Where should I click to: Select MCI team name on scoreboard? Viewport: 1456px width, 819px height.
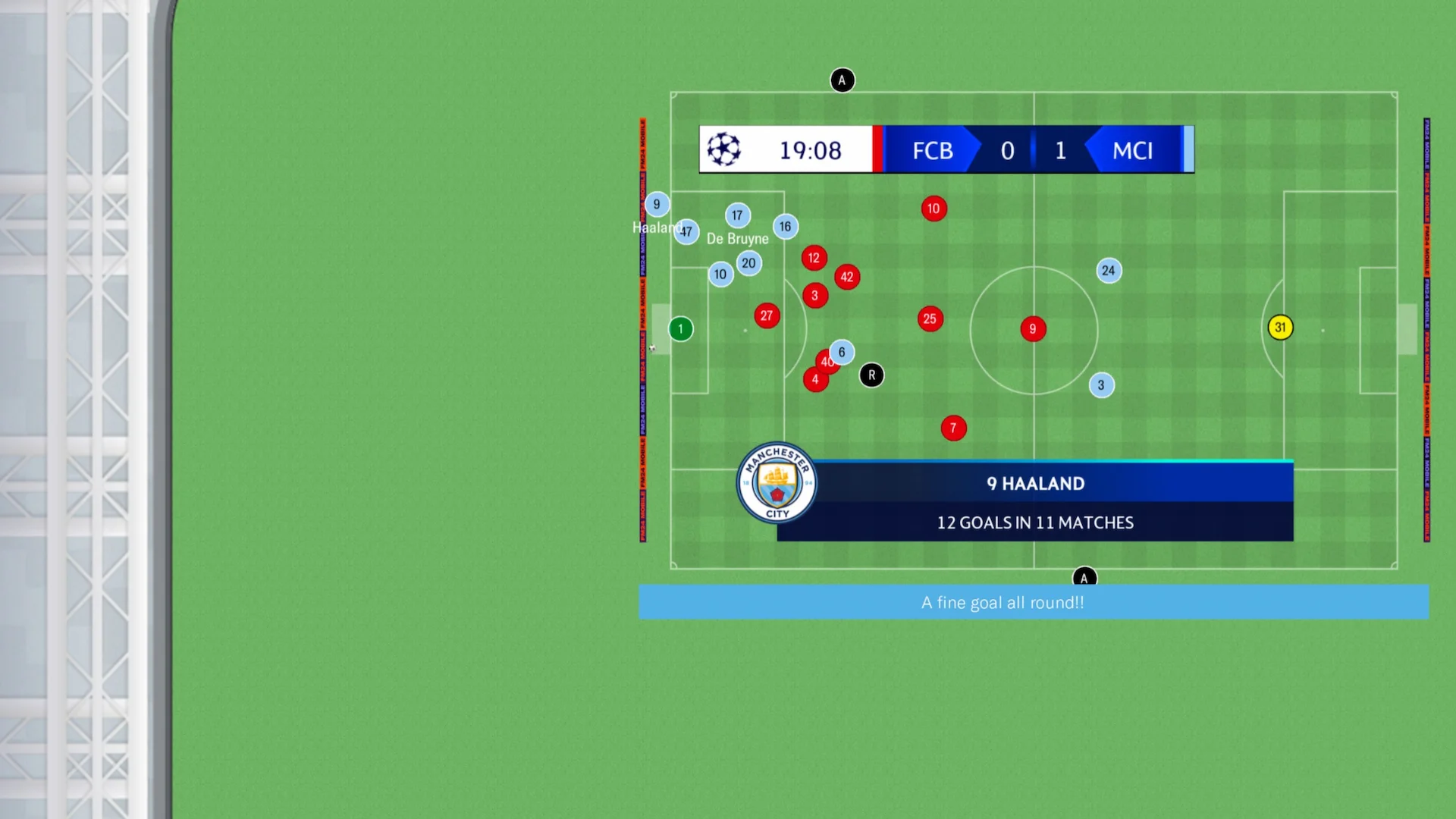click(1131, 150)
